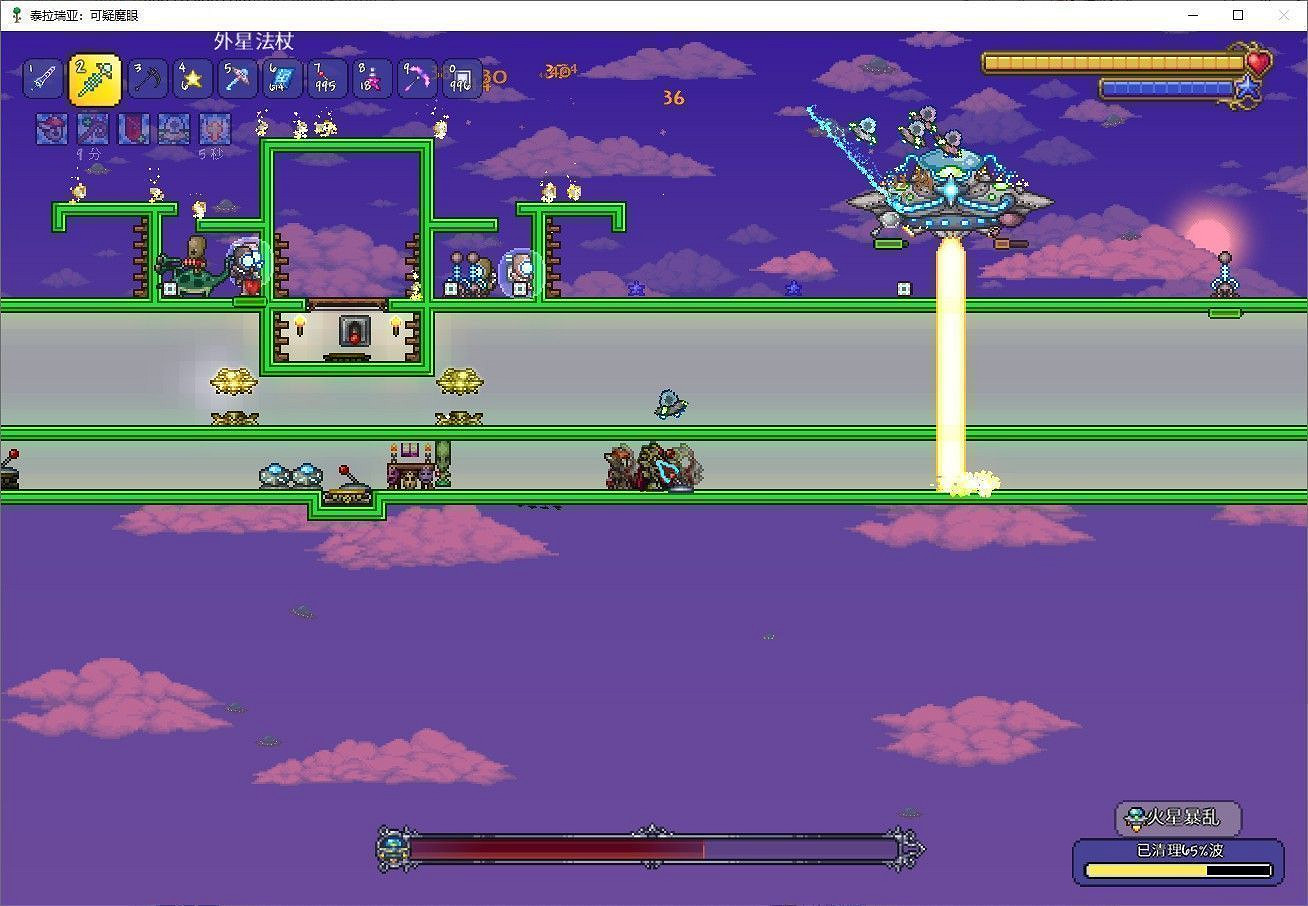
Task: Select the red wrench in hotbar slot 7
Action: tap(327, 78)
